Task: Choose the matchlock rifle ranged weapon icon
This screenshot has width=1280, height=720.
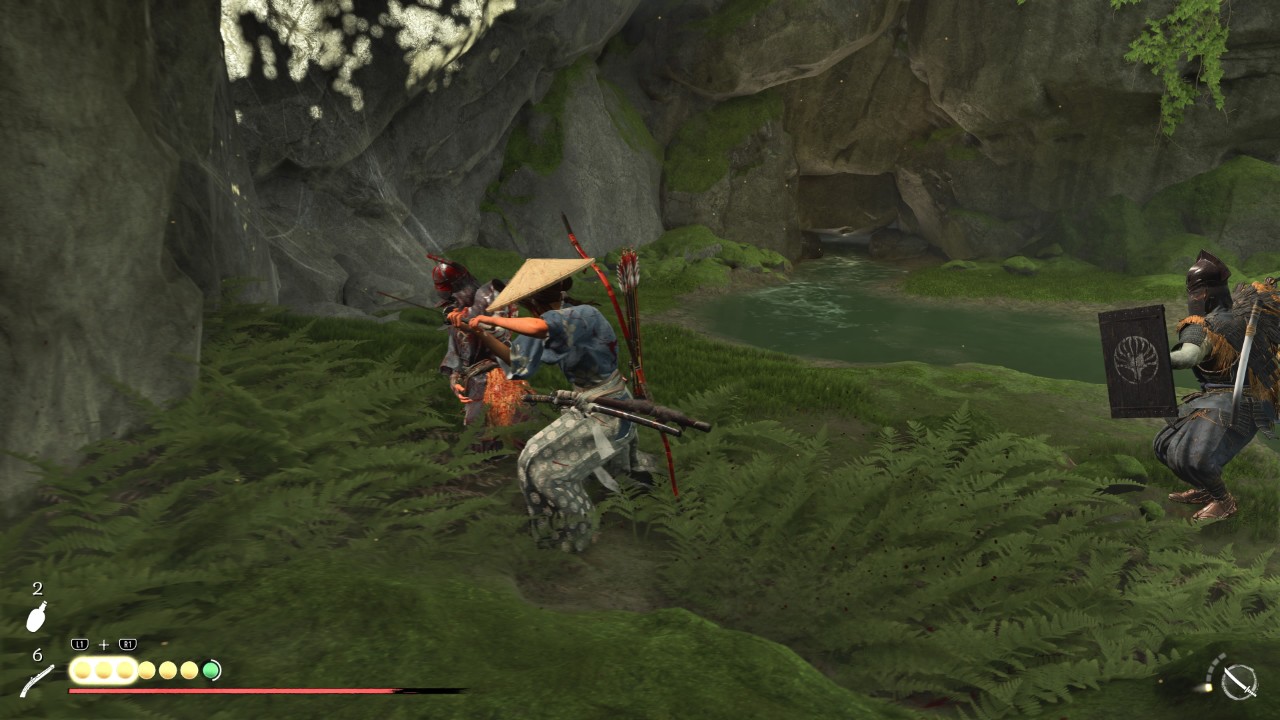Action: pyautogui.click(x=37, y=681)
